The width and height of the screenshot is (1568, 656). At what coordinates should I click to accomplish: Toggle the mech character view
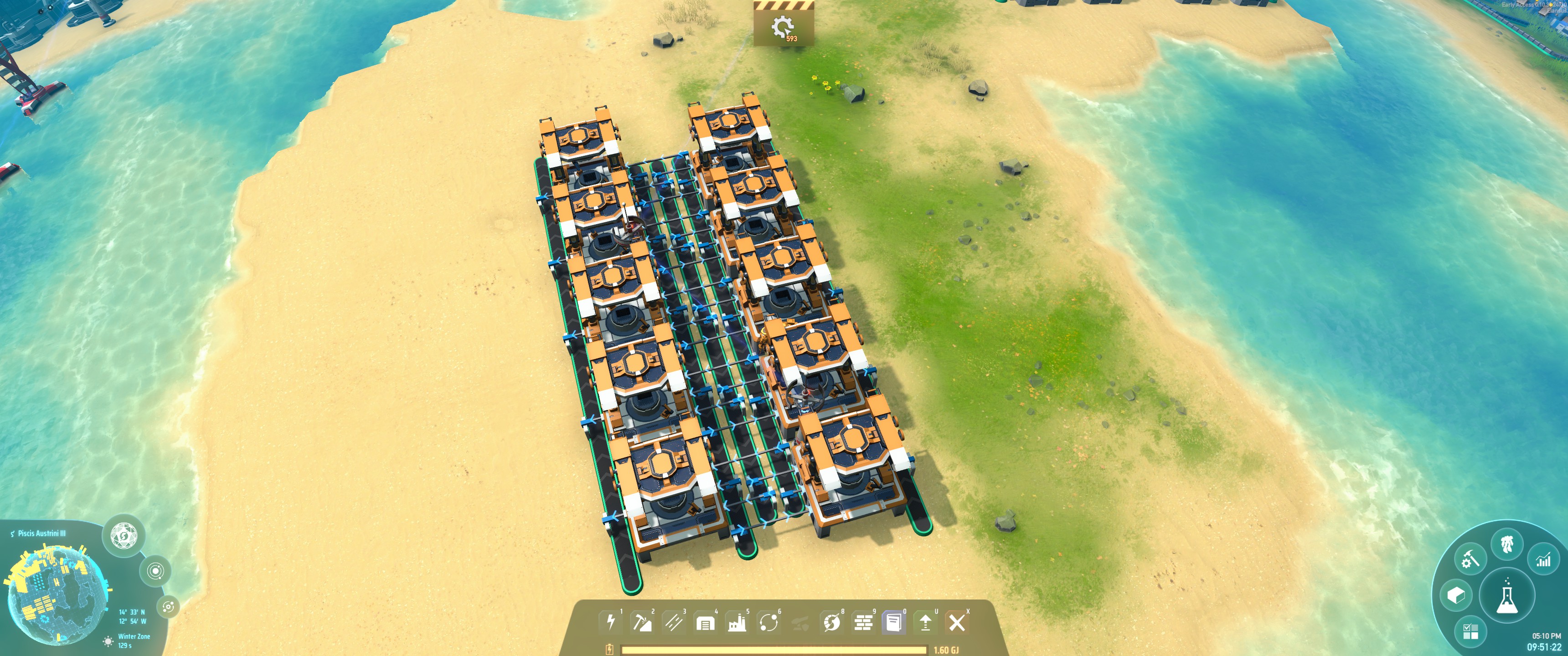click(1506, 544)
